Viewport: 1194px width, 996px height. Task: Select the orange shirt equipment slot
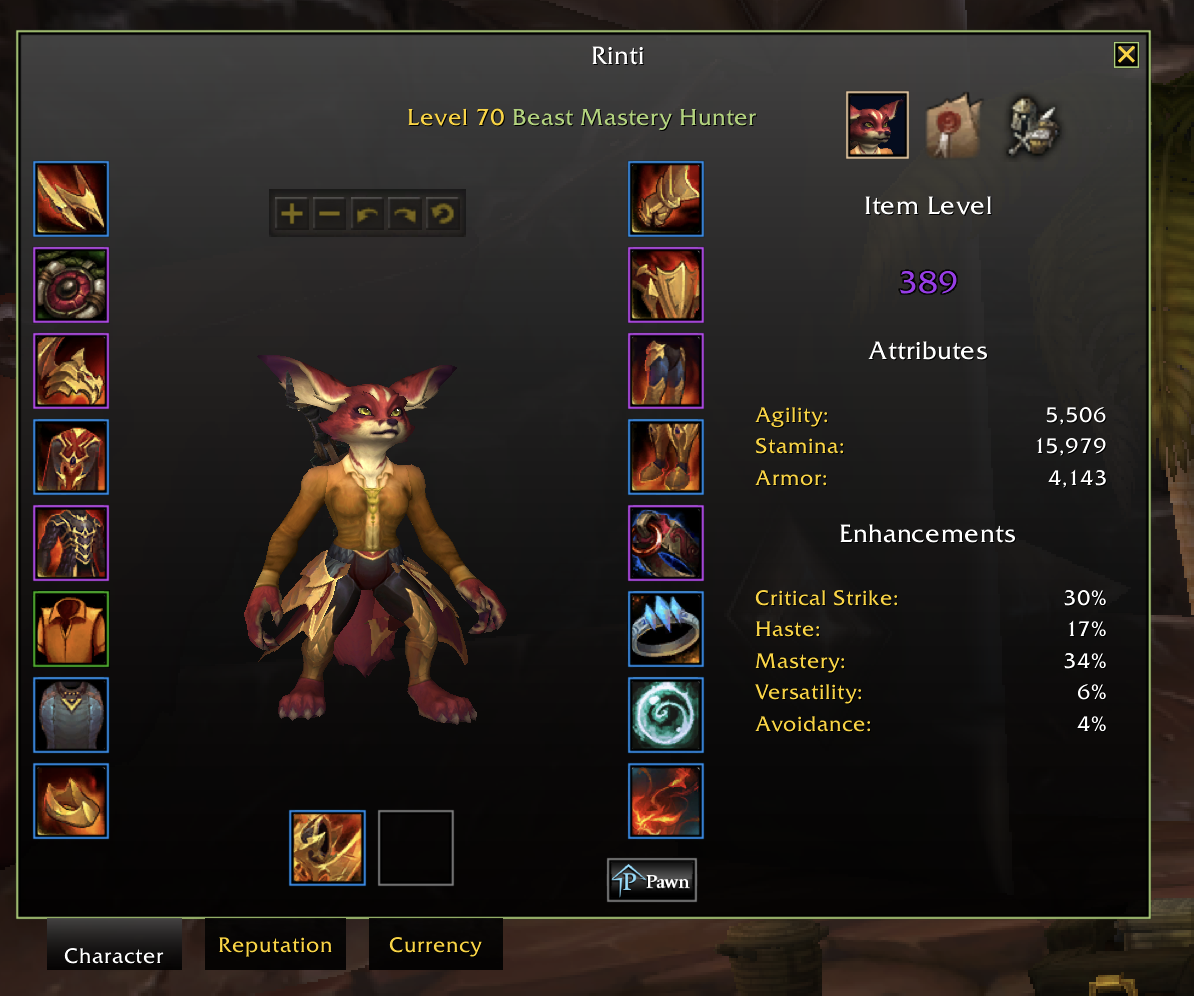pyautogui.click(x=71, y=629)
